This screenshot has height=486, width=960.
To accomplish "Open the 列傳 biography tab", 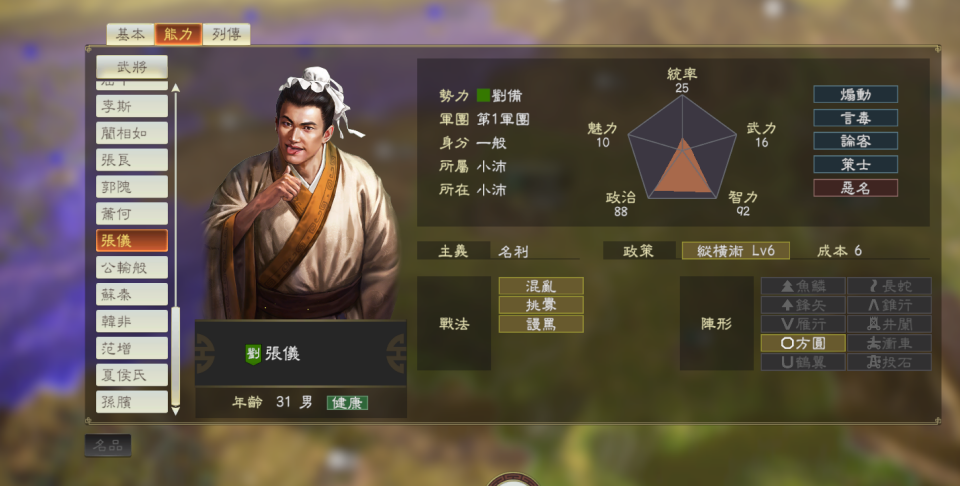I will pyautogui.click(x=226, y=35).
